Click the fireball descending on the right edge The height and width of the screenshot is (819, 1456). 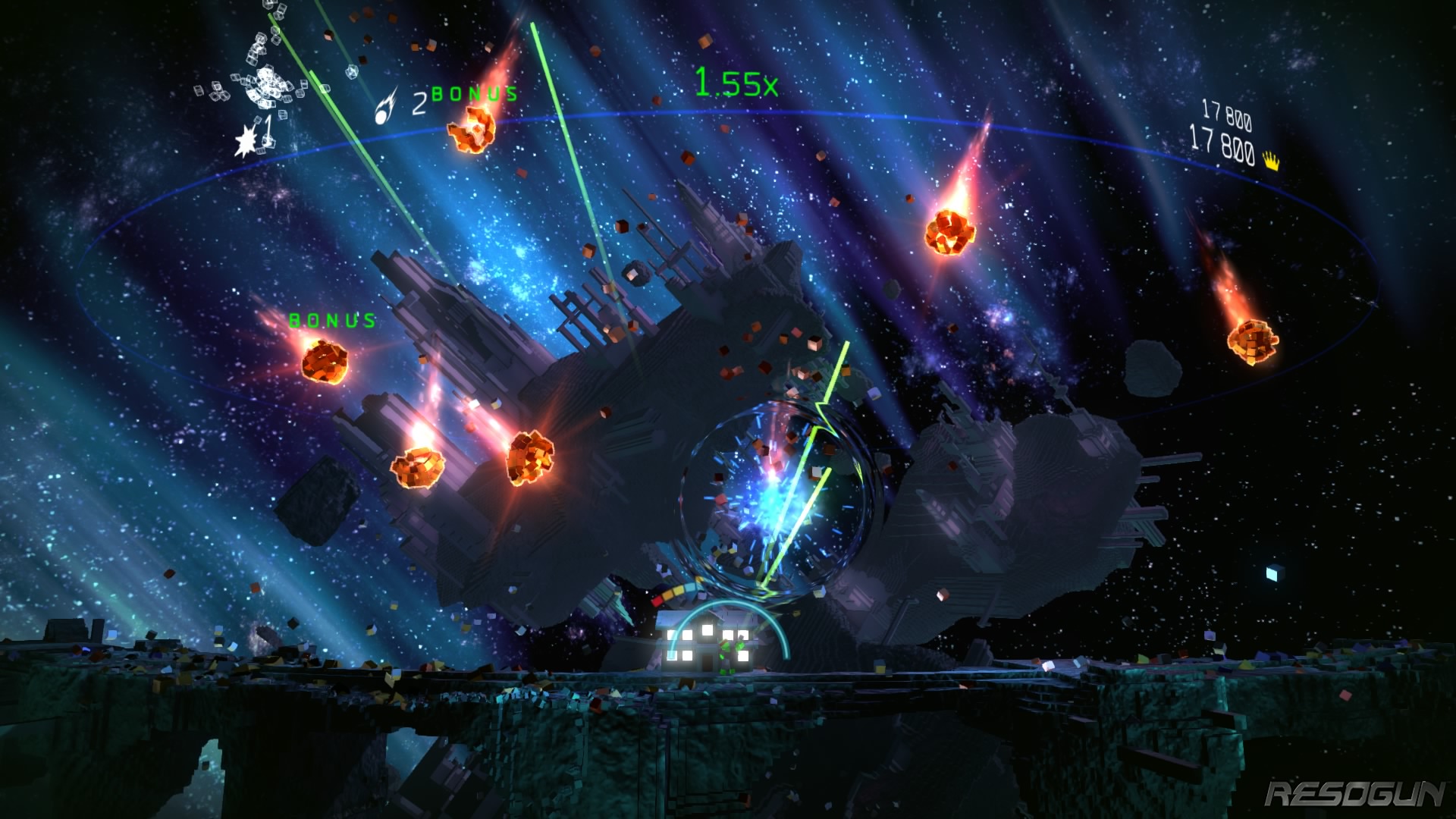coord(1251,341)
